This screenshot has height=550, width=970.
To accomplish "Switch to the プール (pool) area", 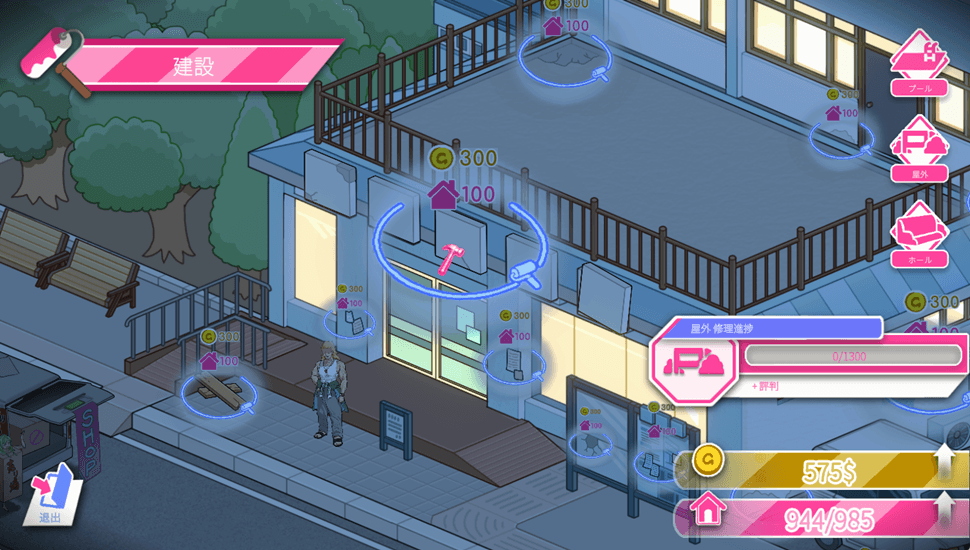I will coord(919,60).
